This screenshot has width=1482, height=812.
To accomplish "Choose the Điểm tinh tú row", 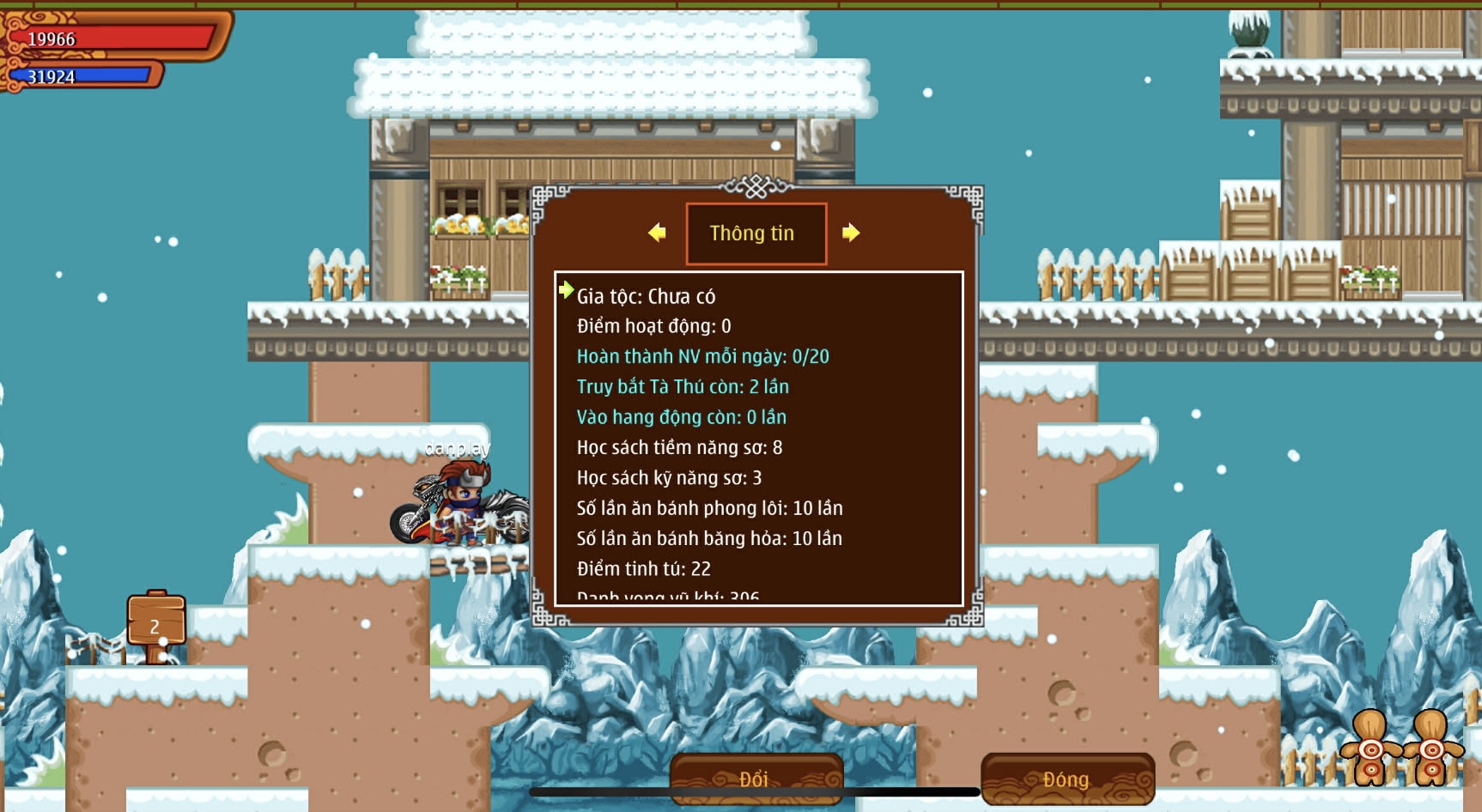I will pyautogui.click(x=644, y=568).
